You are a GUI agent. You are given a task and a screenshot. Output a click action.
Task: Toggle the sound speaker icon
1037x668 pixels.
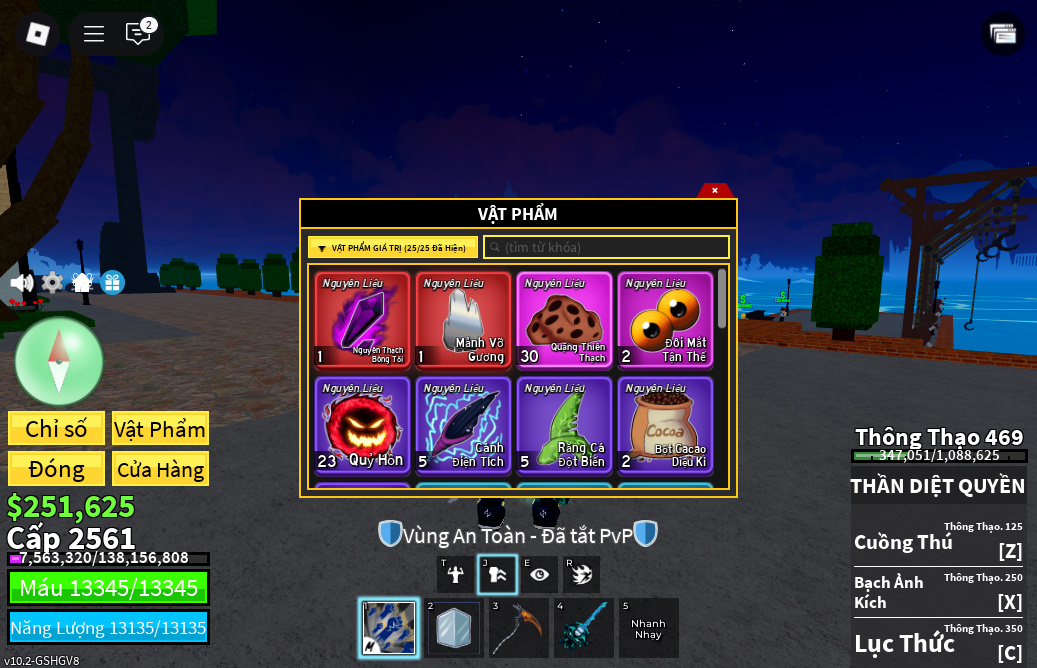[21, 283]
